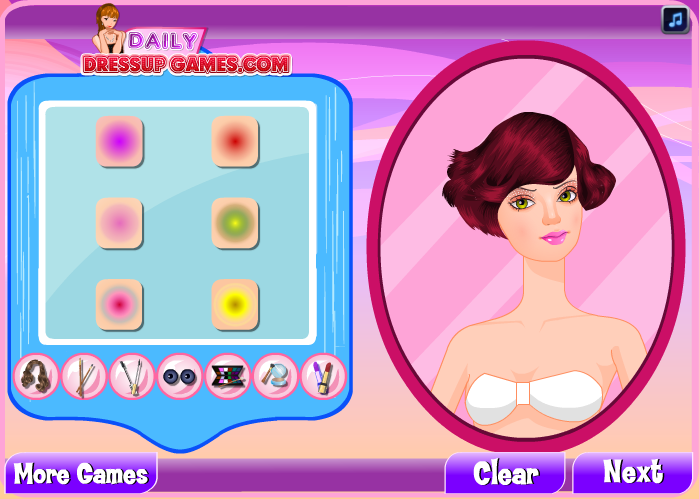Image resolution: width=699 pixels, height=499 pixels.
Task: Pick the bright yellow swatch
Action: point(235,304)
